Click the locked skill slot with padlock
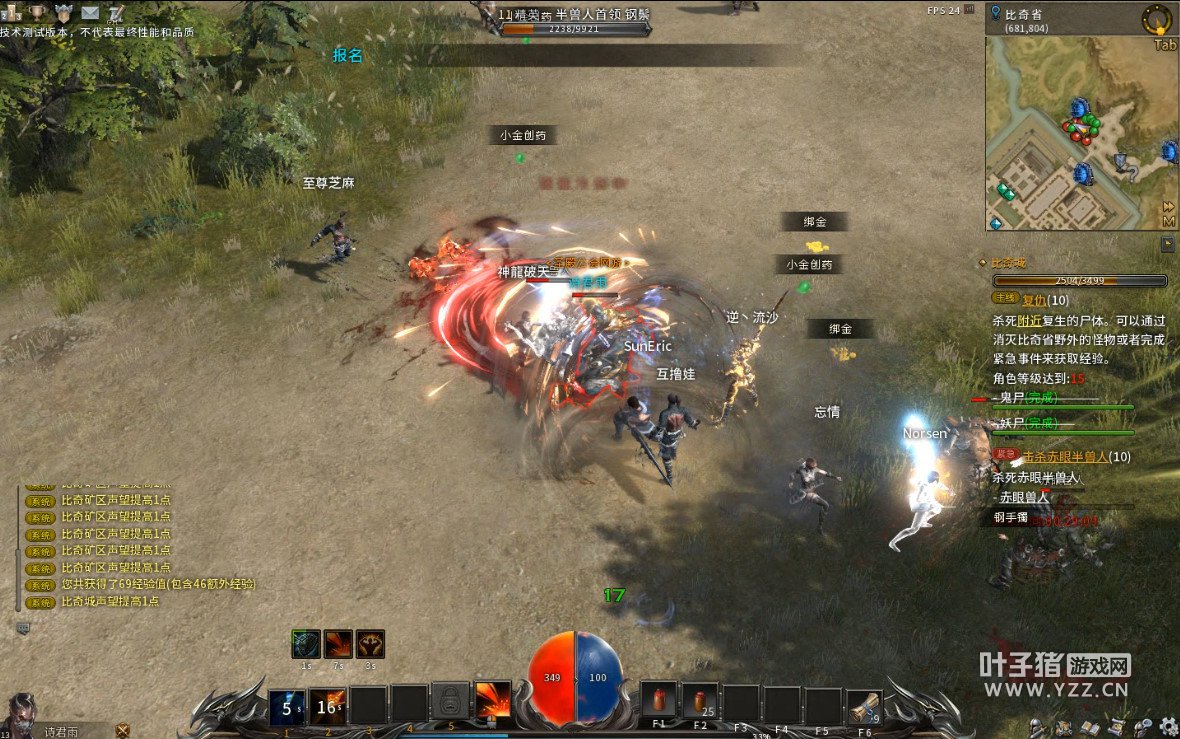Viewport: 1180px width, 739px height. [450, 702]
